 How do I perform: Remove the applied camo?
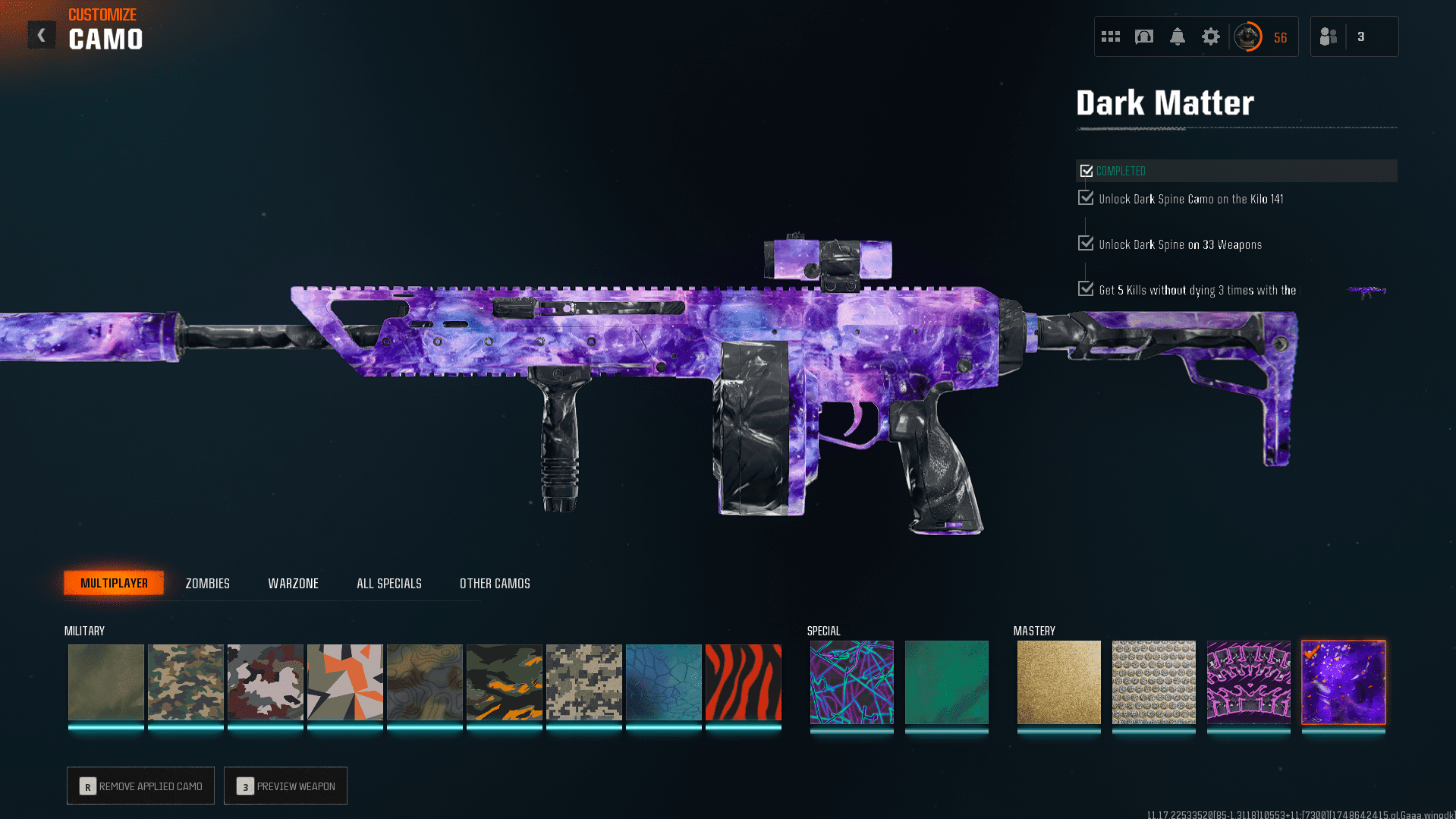(140, 786)
